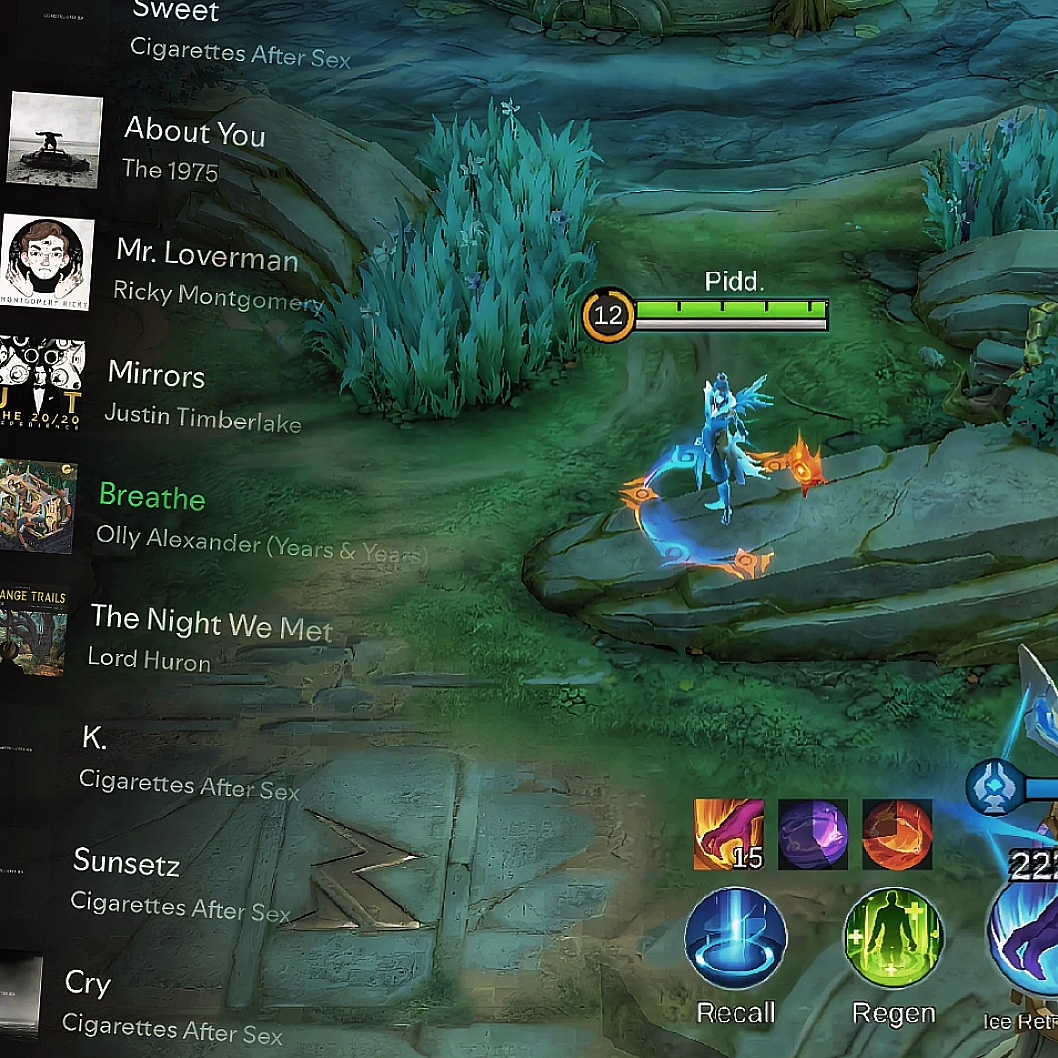The image size is (1058, 1058).
Task: Use the green Regen ability
Action: [893, 940]
